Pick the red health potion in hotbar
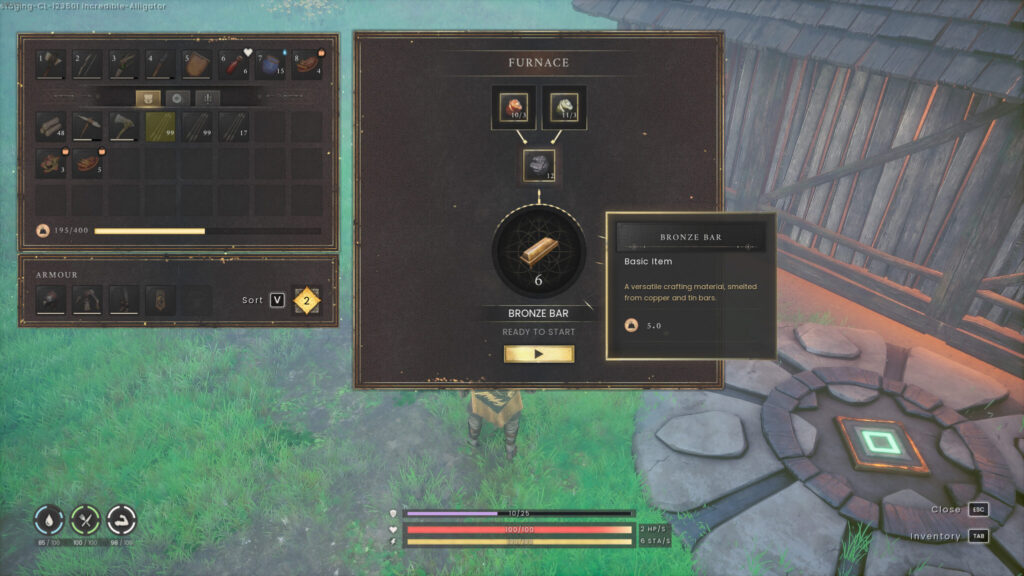The height and width of the screenshot is (576, 1024). point(233,65)
